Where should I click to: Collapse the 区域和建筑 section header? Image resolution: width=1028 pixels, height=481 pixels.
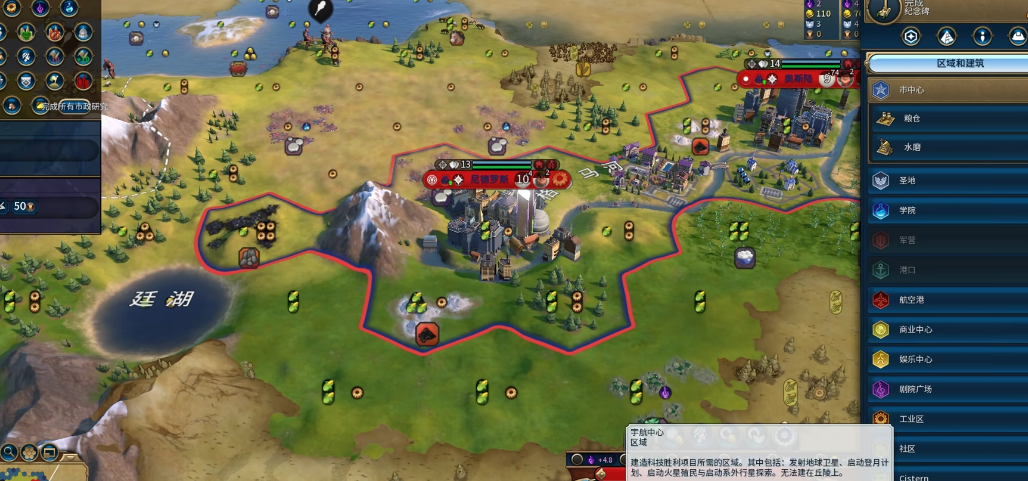(945, 63)
